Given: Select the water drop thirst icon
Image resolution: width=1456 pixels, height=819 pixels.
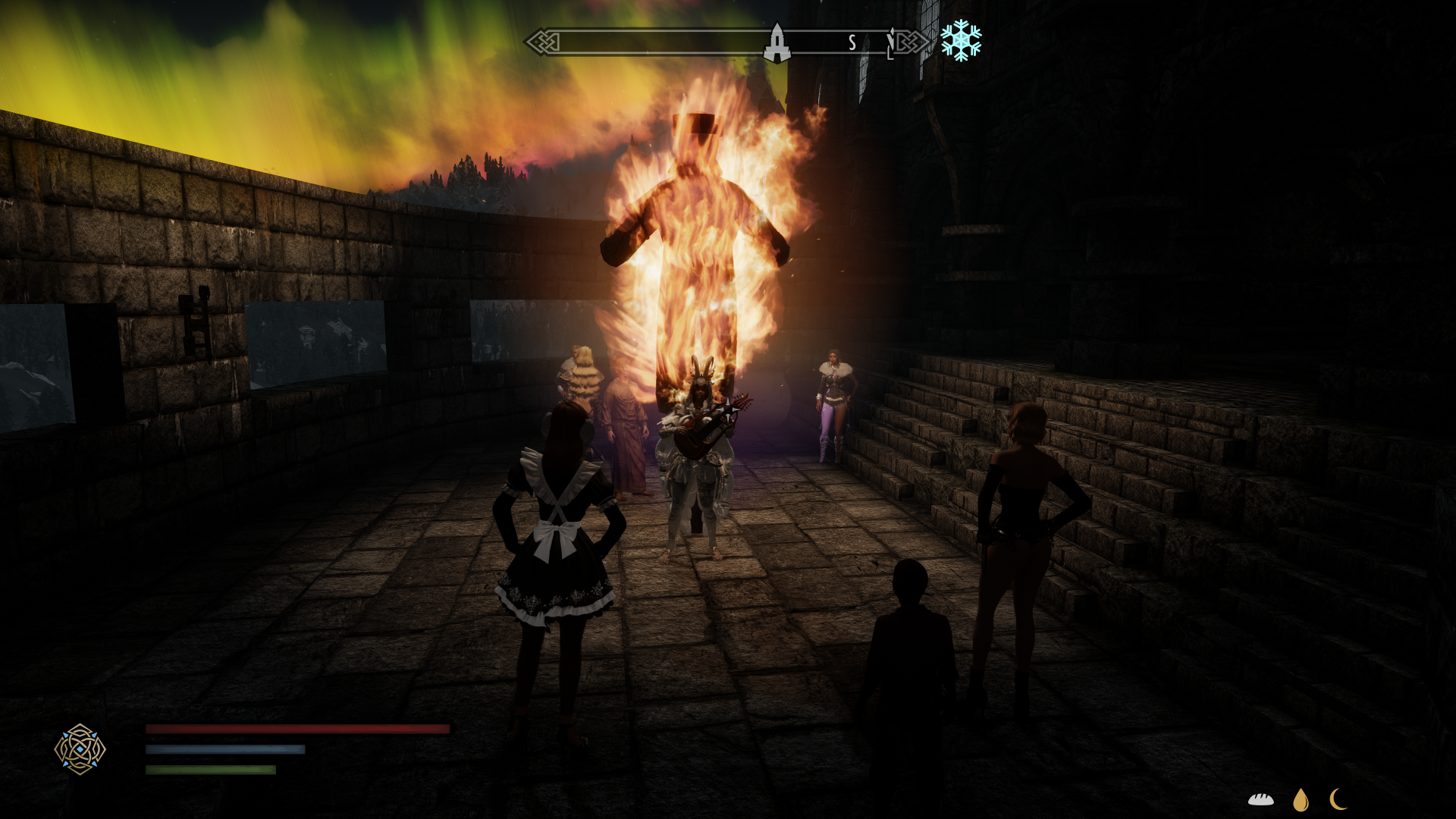Looking at the screenshot, I should pyautogui.click(x=1301, y=799).
